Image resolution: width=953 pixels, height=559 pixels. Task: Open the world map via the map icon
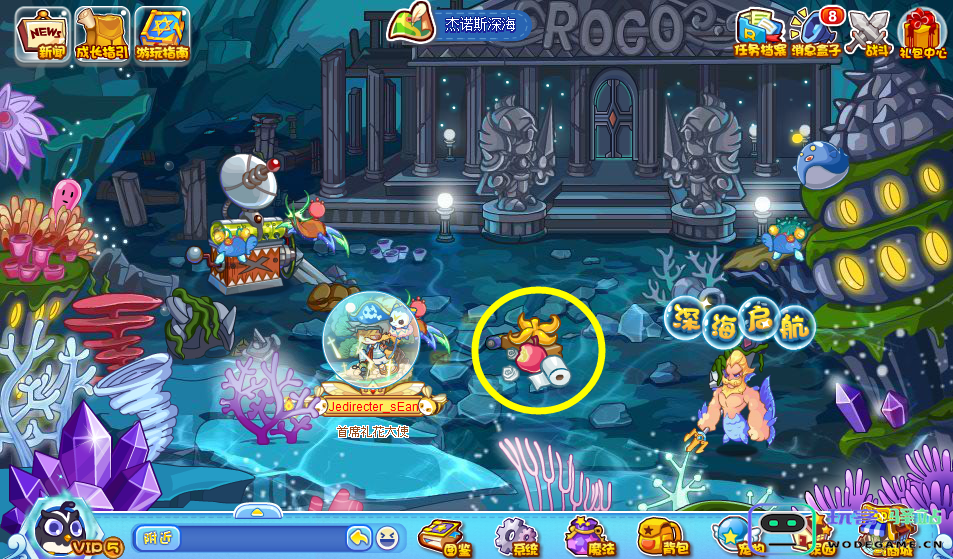point(408,24)
